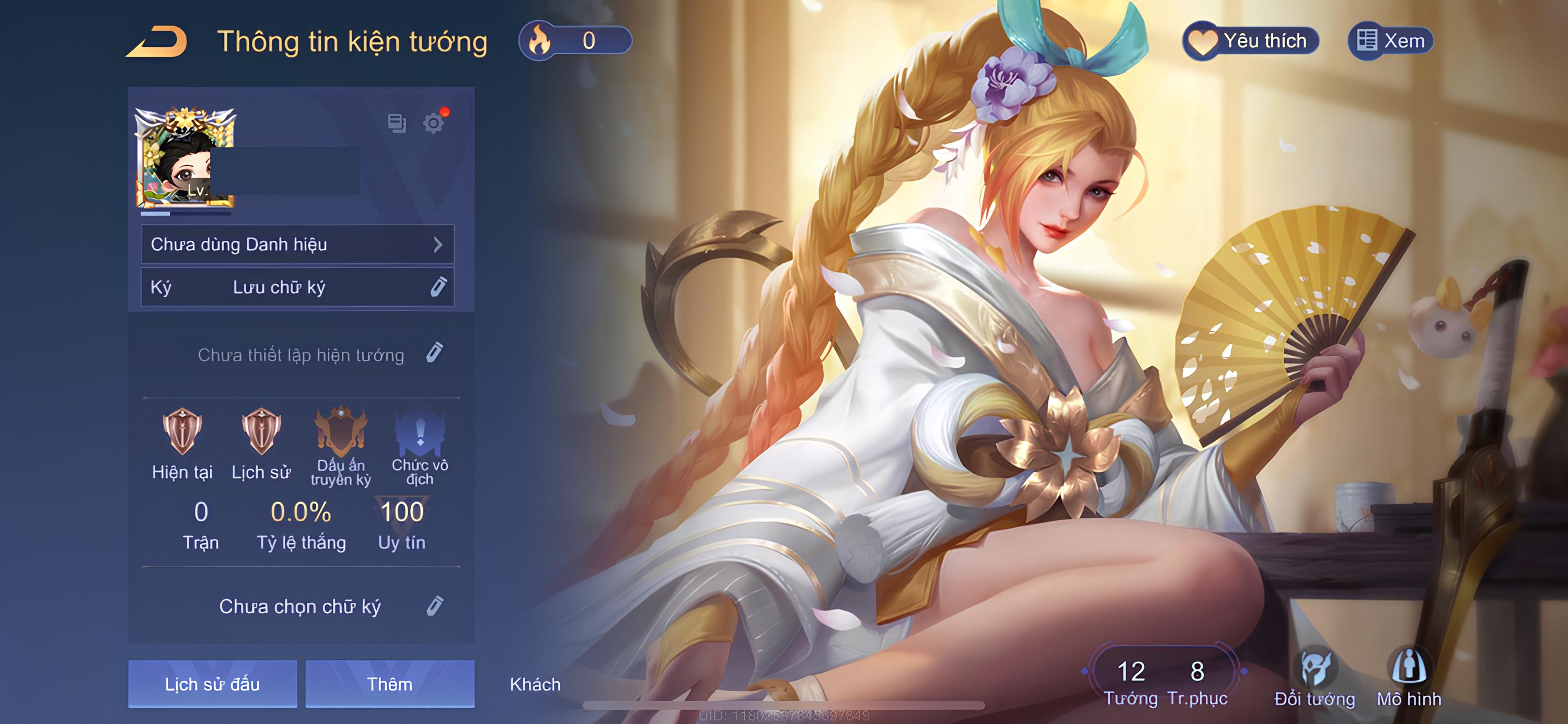Switch to the Thêm tab

tap(389, 684)
